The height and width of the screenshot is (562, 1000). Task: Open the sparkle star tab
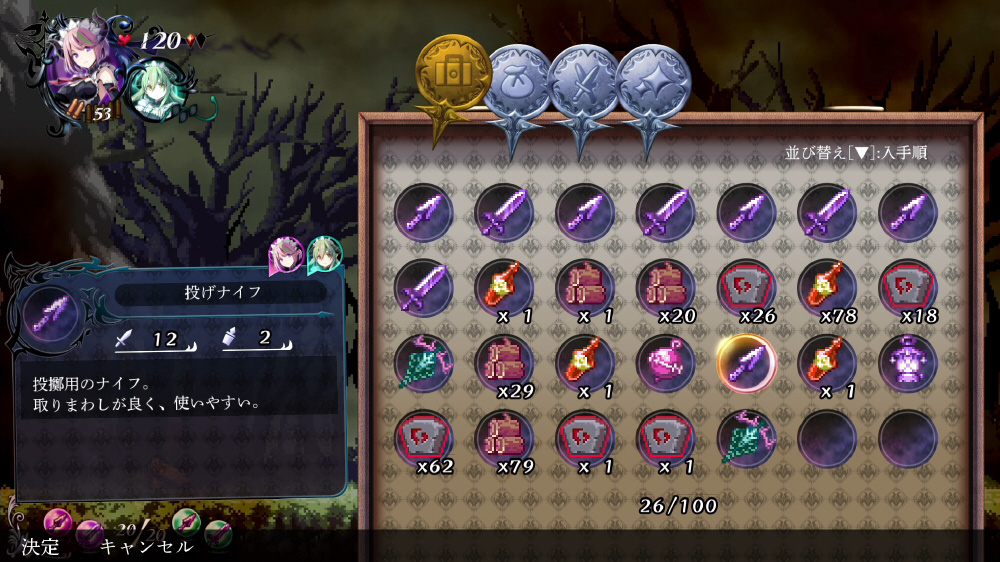[649, 80]
